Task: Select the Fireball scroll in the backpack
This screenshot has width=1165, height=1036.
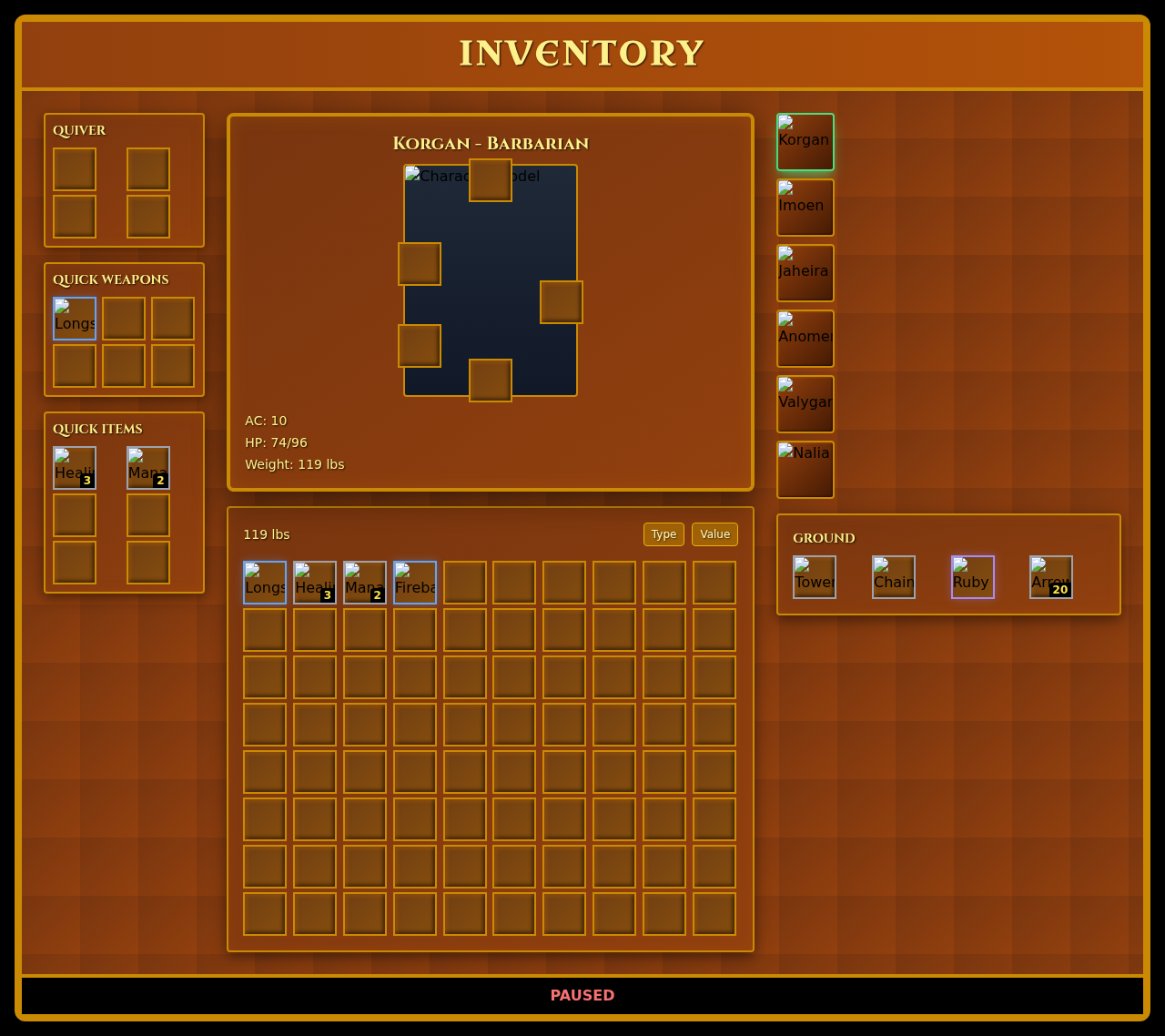Action: point(414,582)
